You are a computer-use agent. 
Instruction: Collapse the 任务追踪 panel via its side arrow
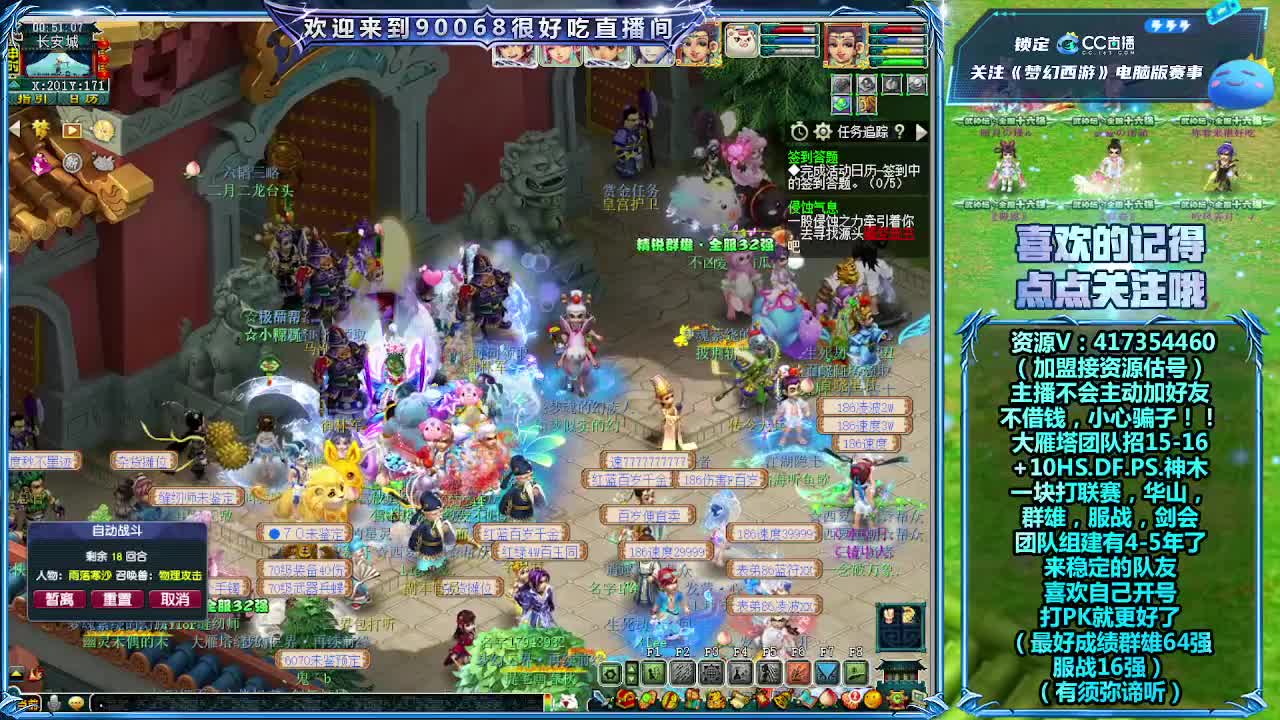click(x=921, y=133)
